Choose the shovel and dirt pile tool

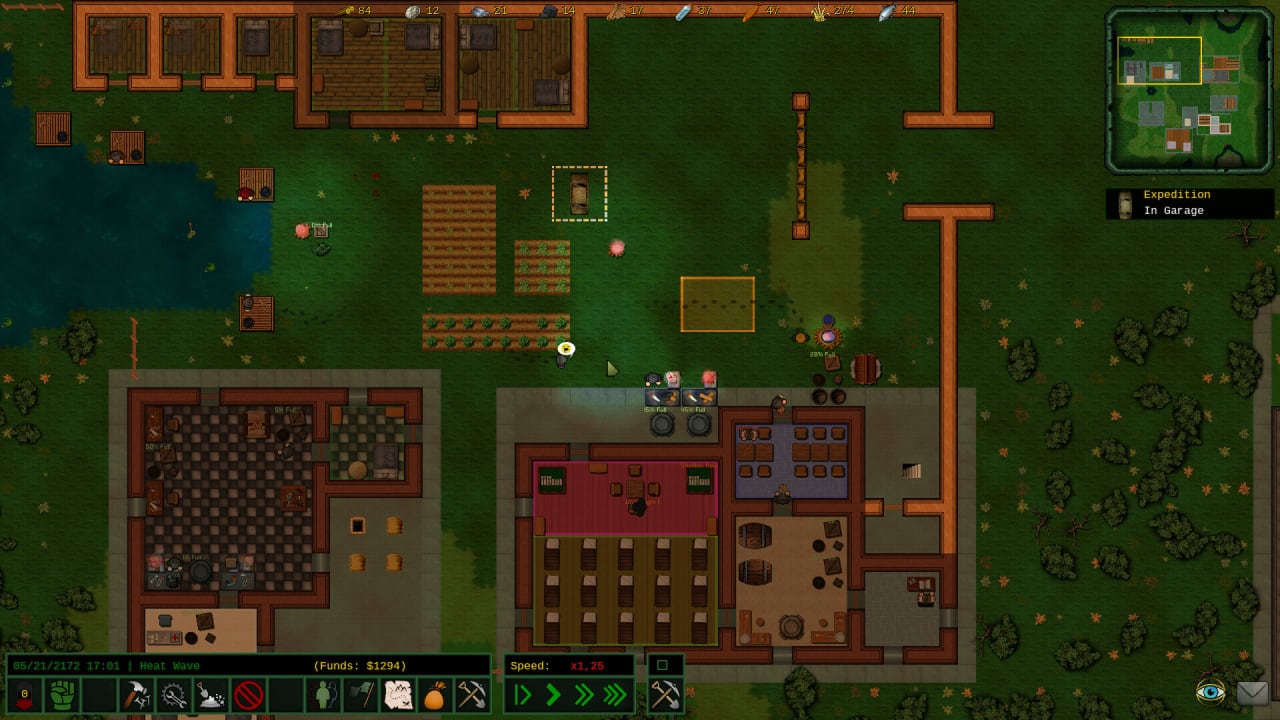point(211,694)
